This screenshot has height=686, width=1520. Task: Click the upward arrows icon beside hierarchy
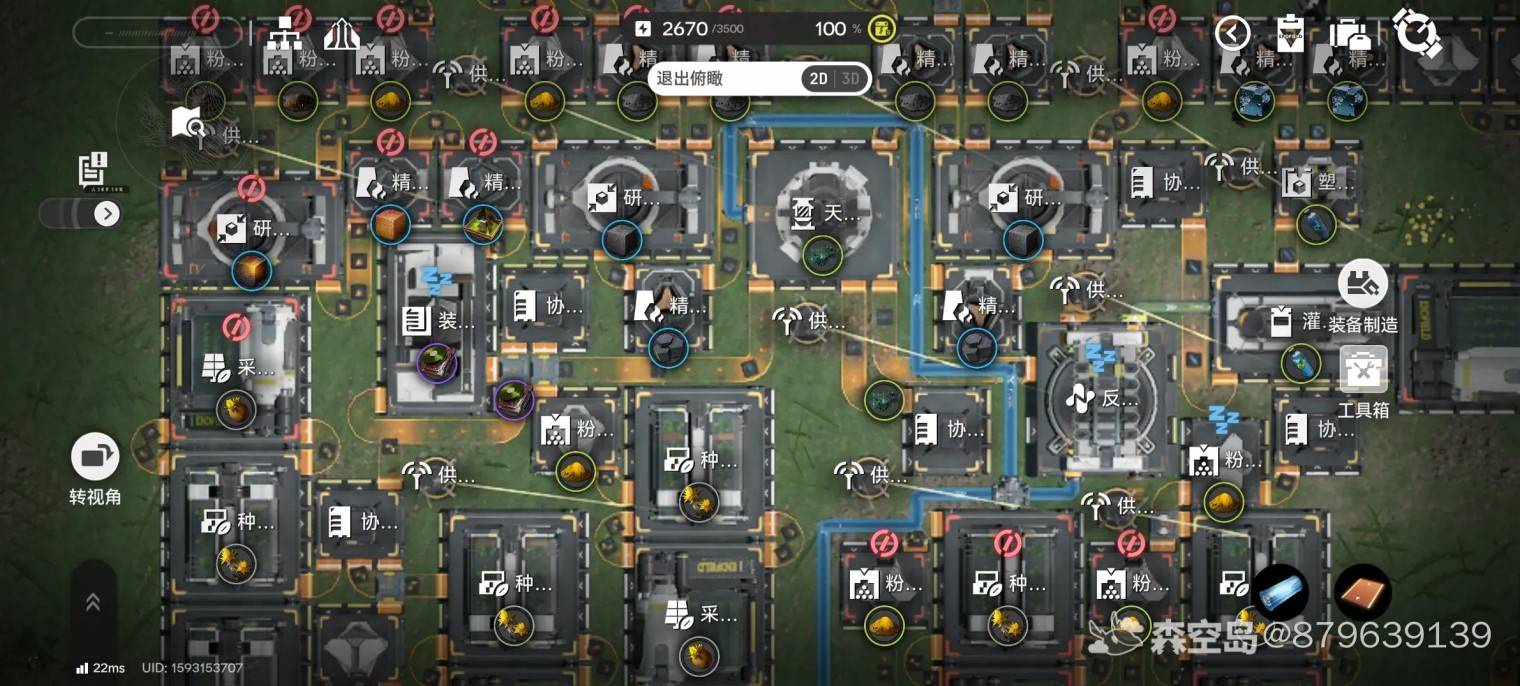click(341, 35)
